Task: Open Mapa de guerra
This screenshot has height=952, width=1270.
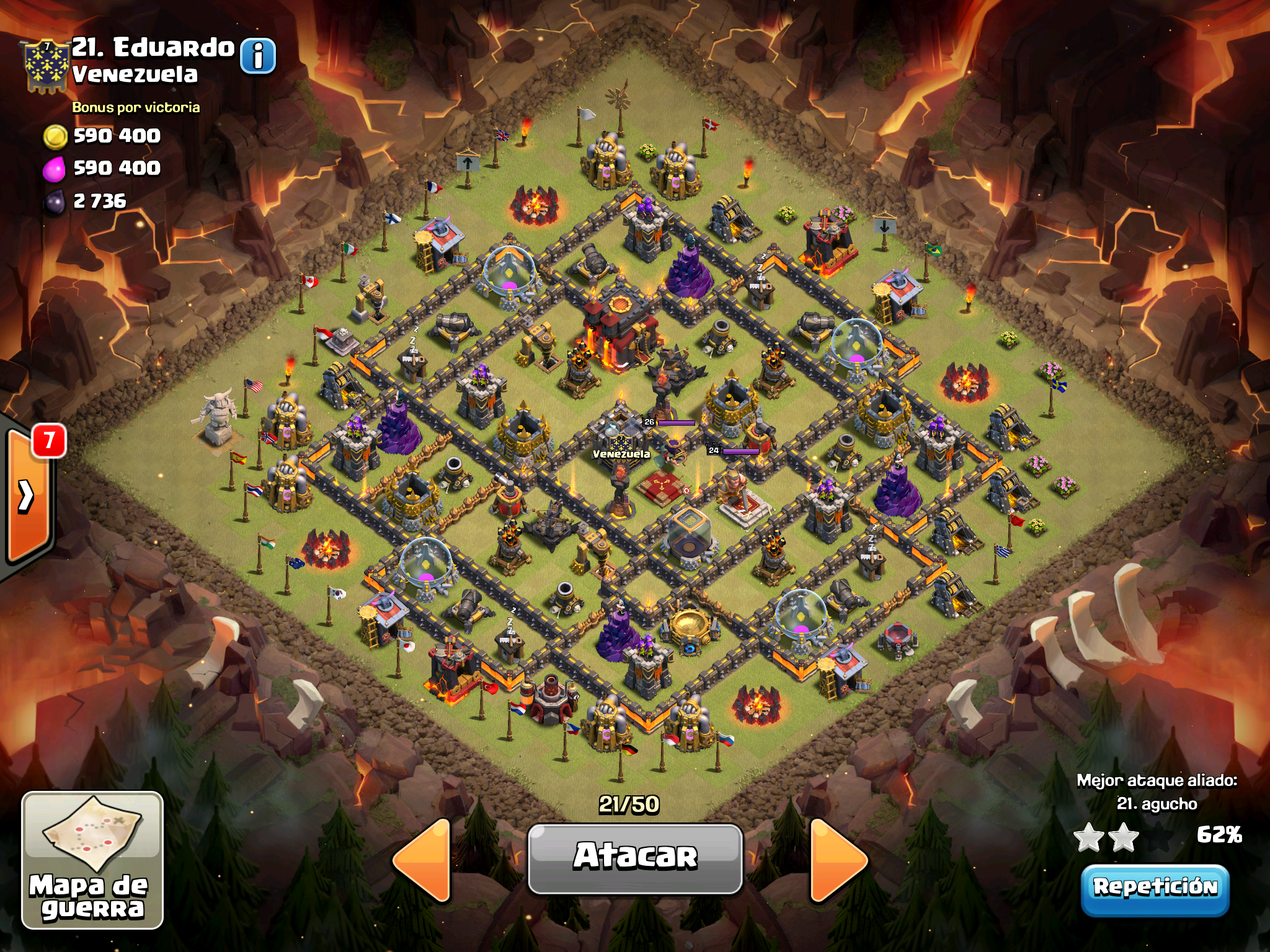Action: tap(92, 860)
